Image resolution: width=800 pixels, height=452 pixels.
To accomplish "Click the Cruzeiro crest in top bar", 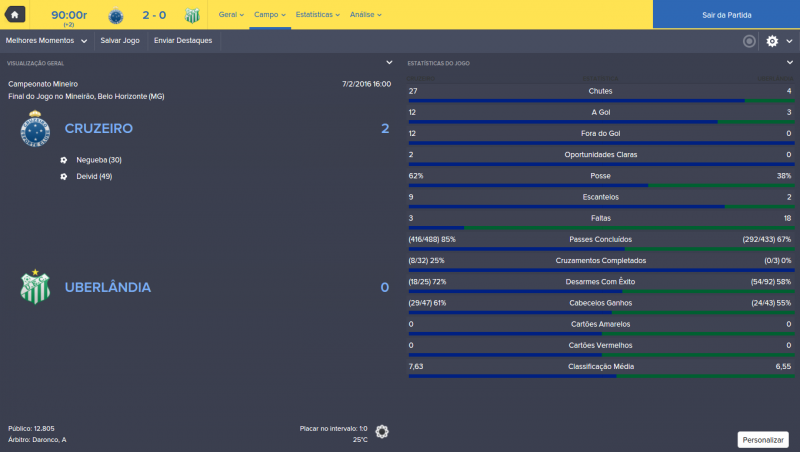I will (x=116, y=15).
